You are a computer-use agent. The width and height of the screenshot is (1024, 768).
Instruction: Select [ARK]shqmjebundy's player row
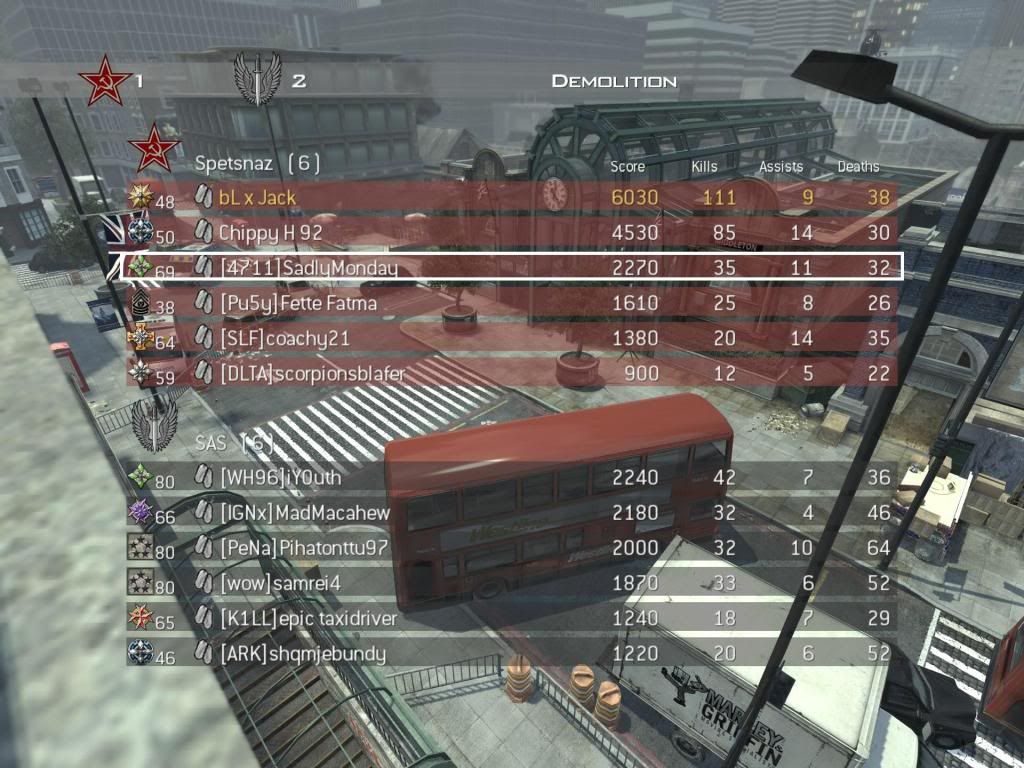(x=510, y=654)
